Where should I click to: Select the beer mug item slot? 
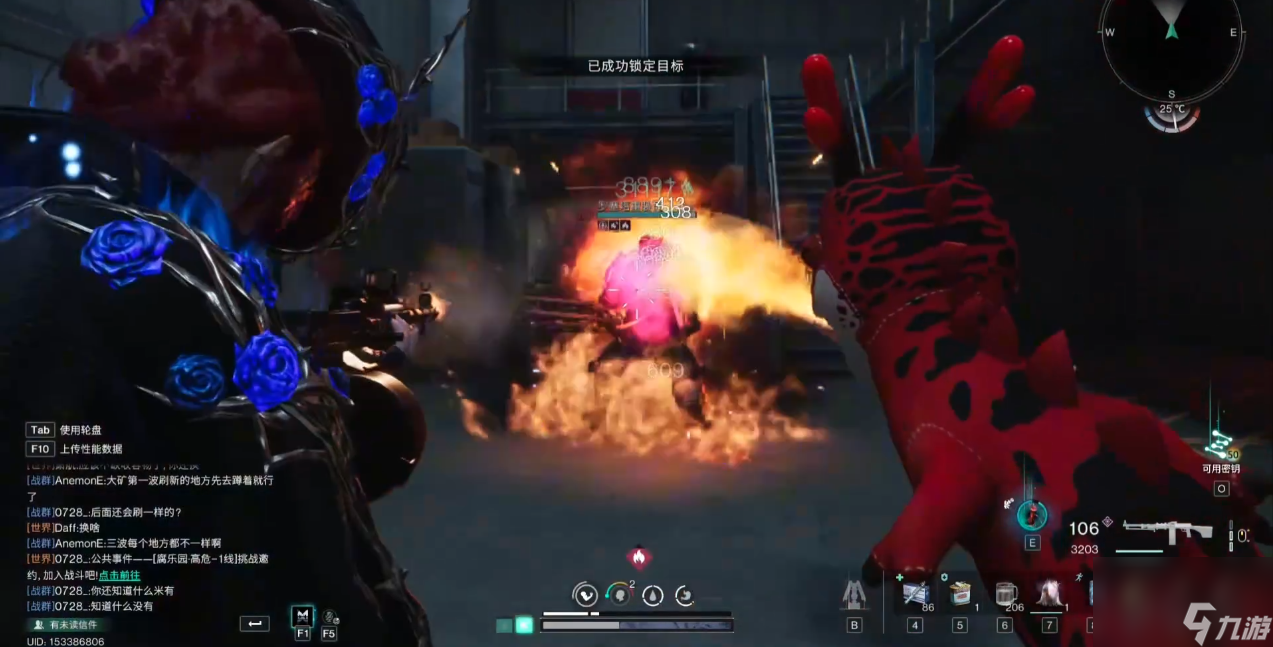point(1005,593)
